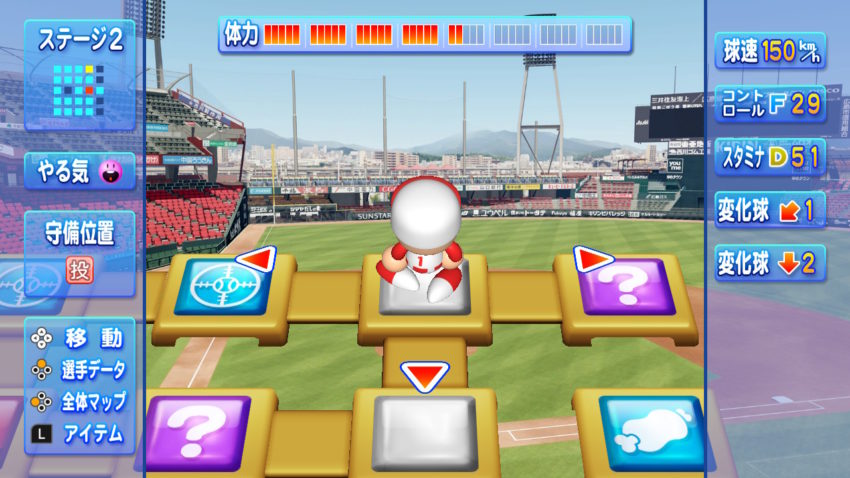Select the red left-pointing move arrow
850x478 pixels.
[257, 260]
